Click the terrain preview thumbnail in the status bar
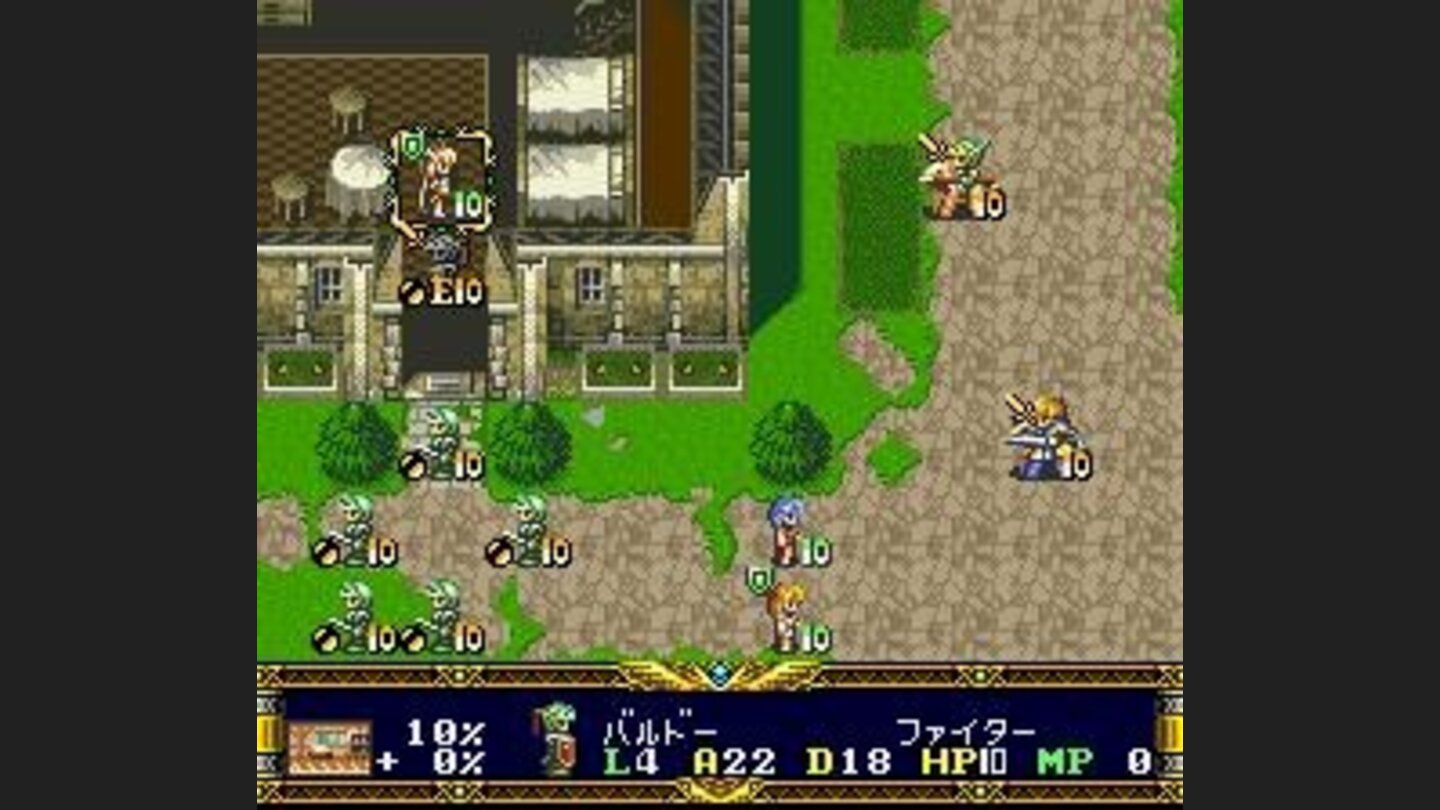The image size is (1440, 810). pos(330,748)
